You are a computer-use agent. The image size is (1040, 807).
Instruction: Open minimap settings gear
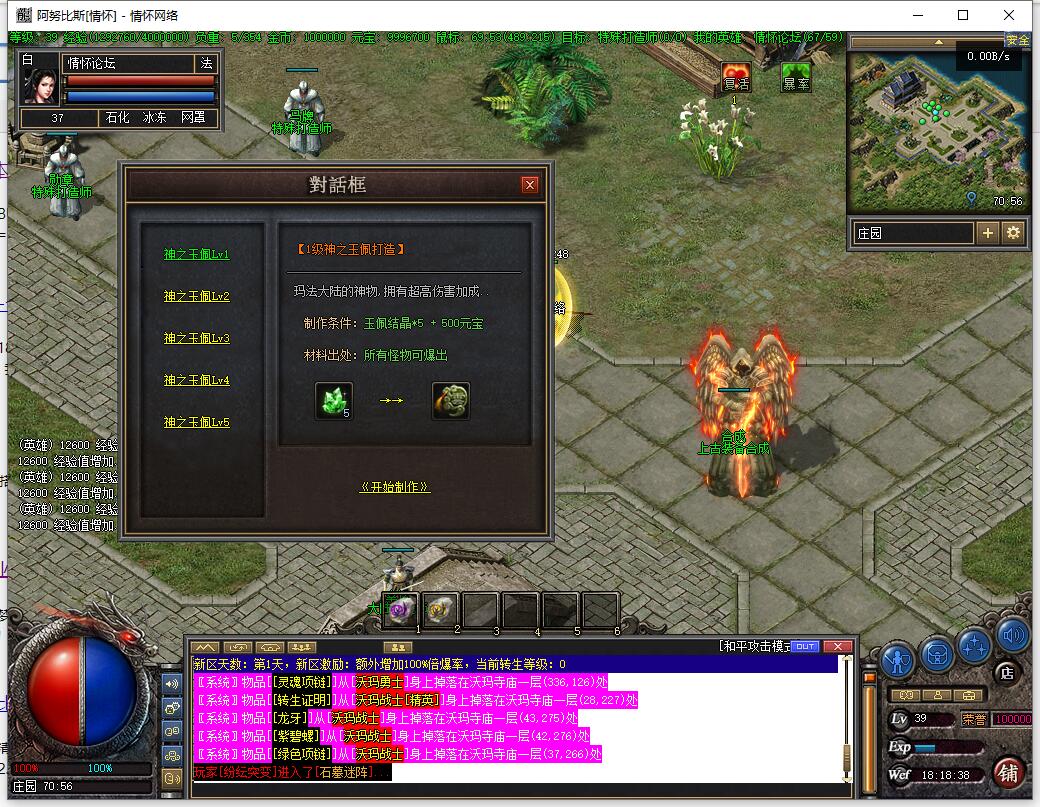tap(1013, 233)
